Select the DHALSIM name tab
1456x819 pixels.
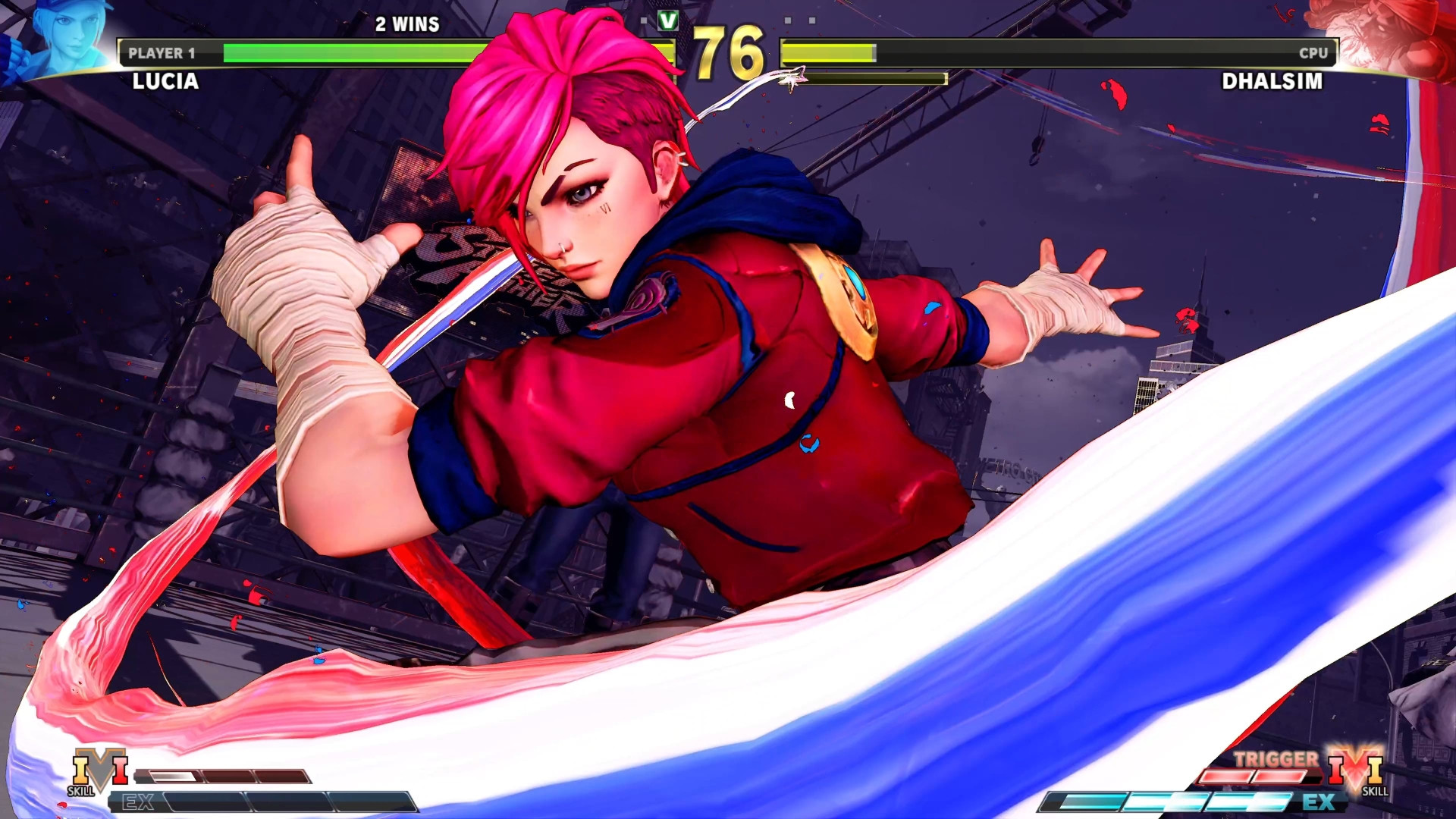coord(1272,82)
